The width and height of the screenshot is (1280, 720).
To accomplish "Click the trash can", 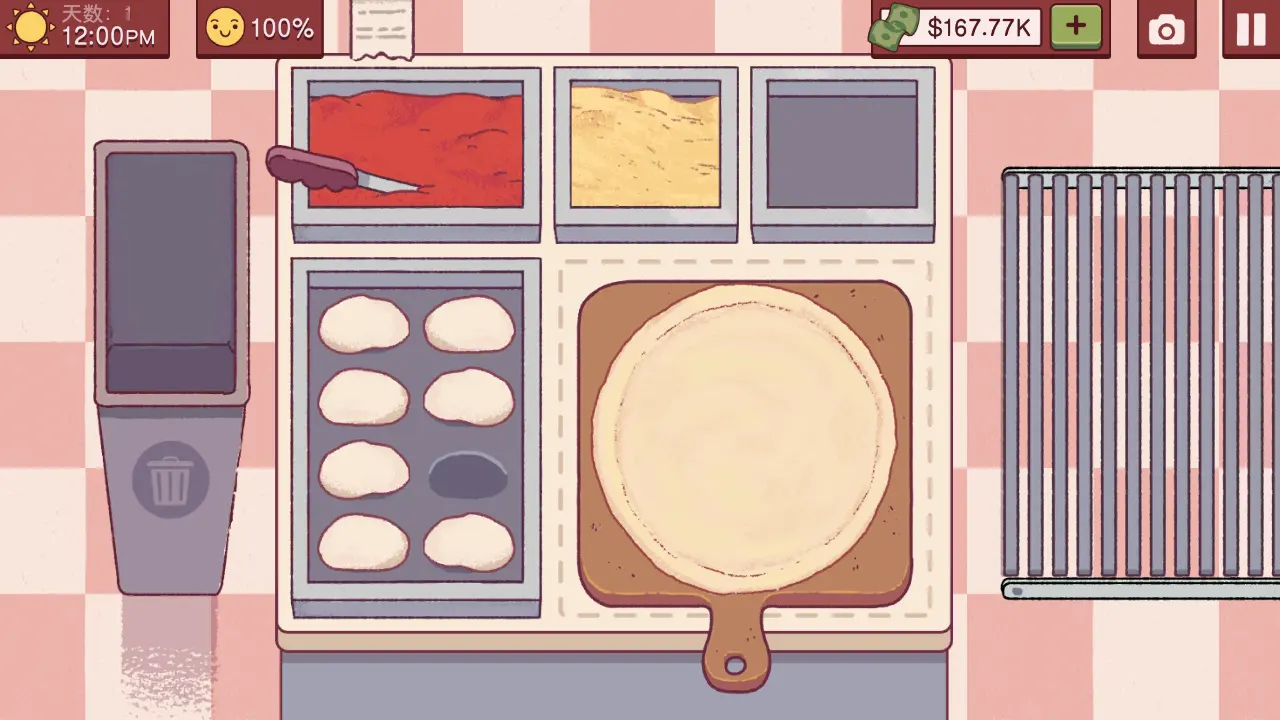I will (x=171, y=480).
